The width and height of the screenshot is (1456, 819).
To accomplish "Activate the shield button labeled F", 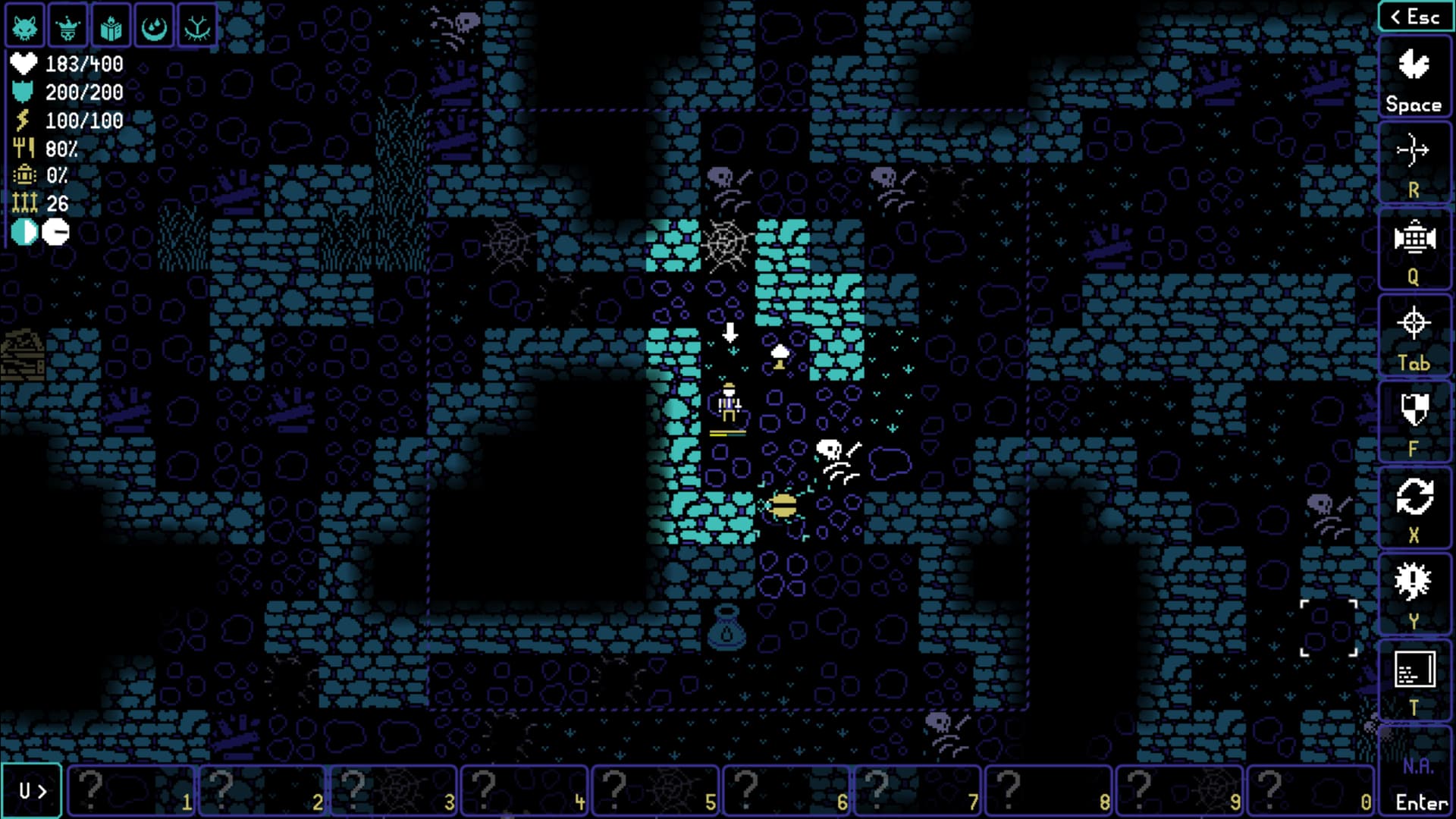I will click(x=1414, y=422).
